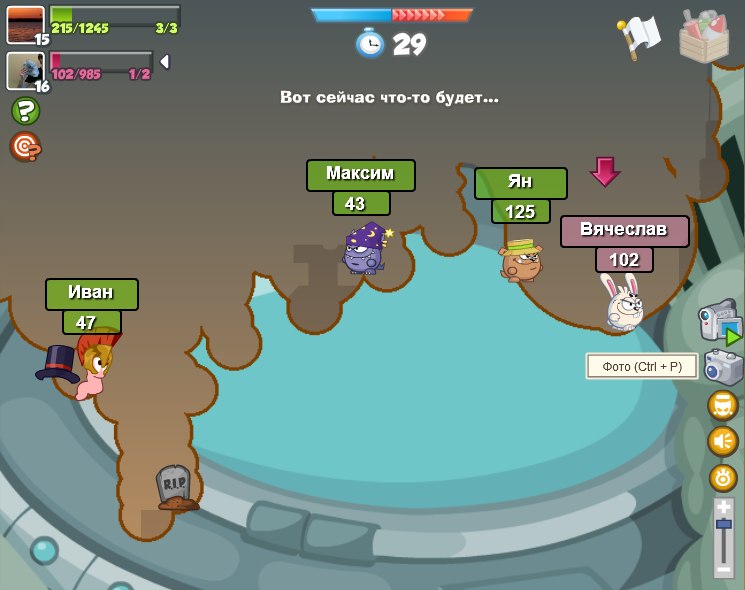Open the weapons crate inventory
This screenshot has width=745, height=590.
[x=703, y=35]
